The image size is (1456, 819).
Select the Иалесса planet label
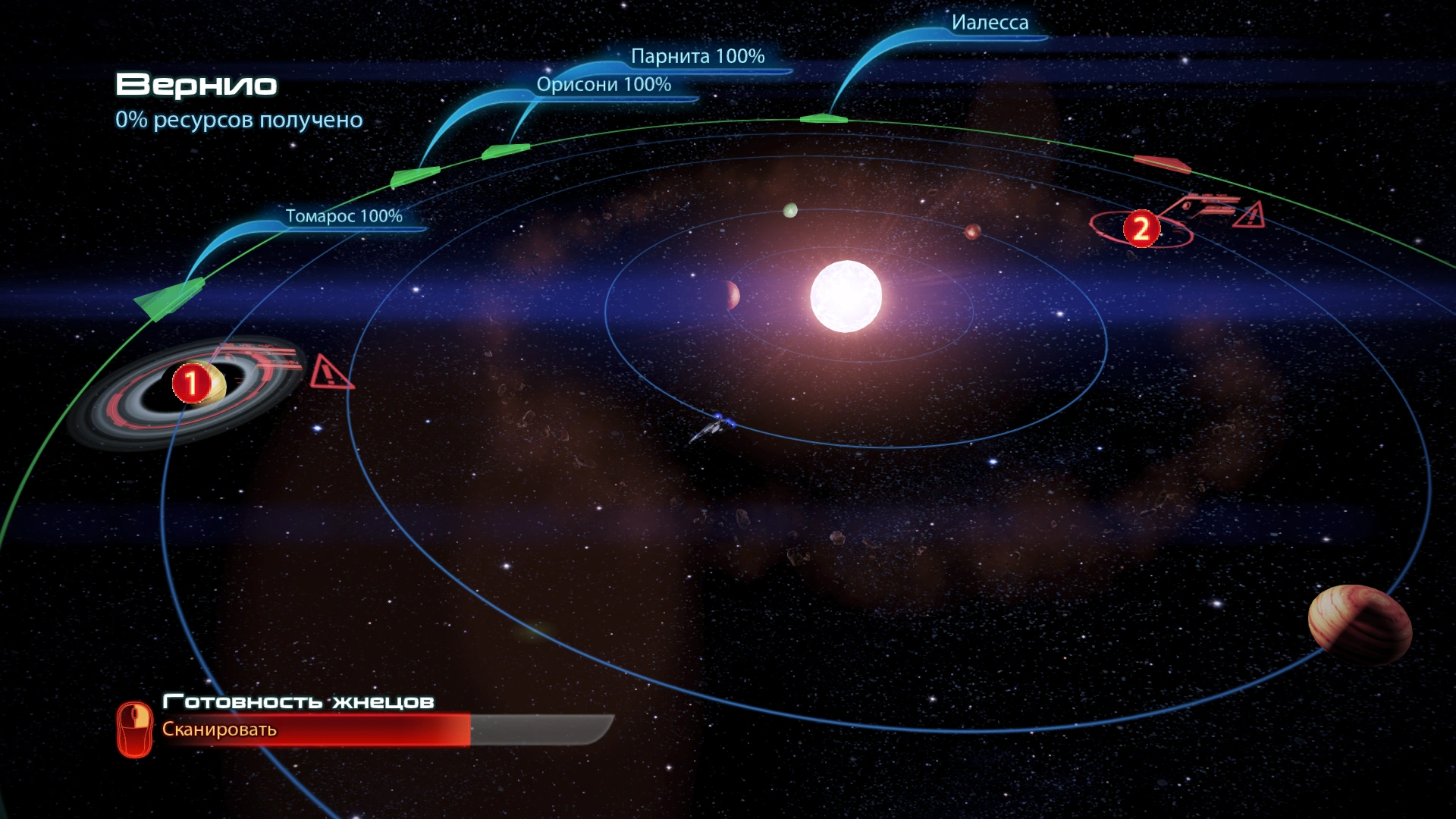click(990, 23)
